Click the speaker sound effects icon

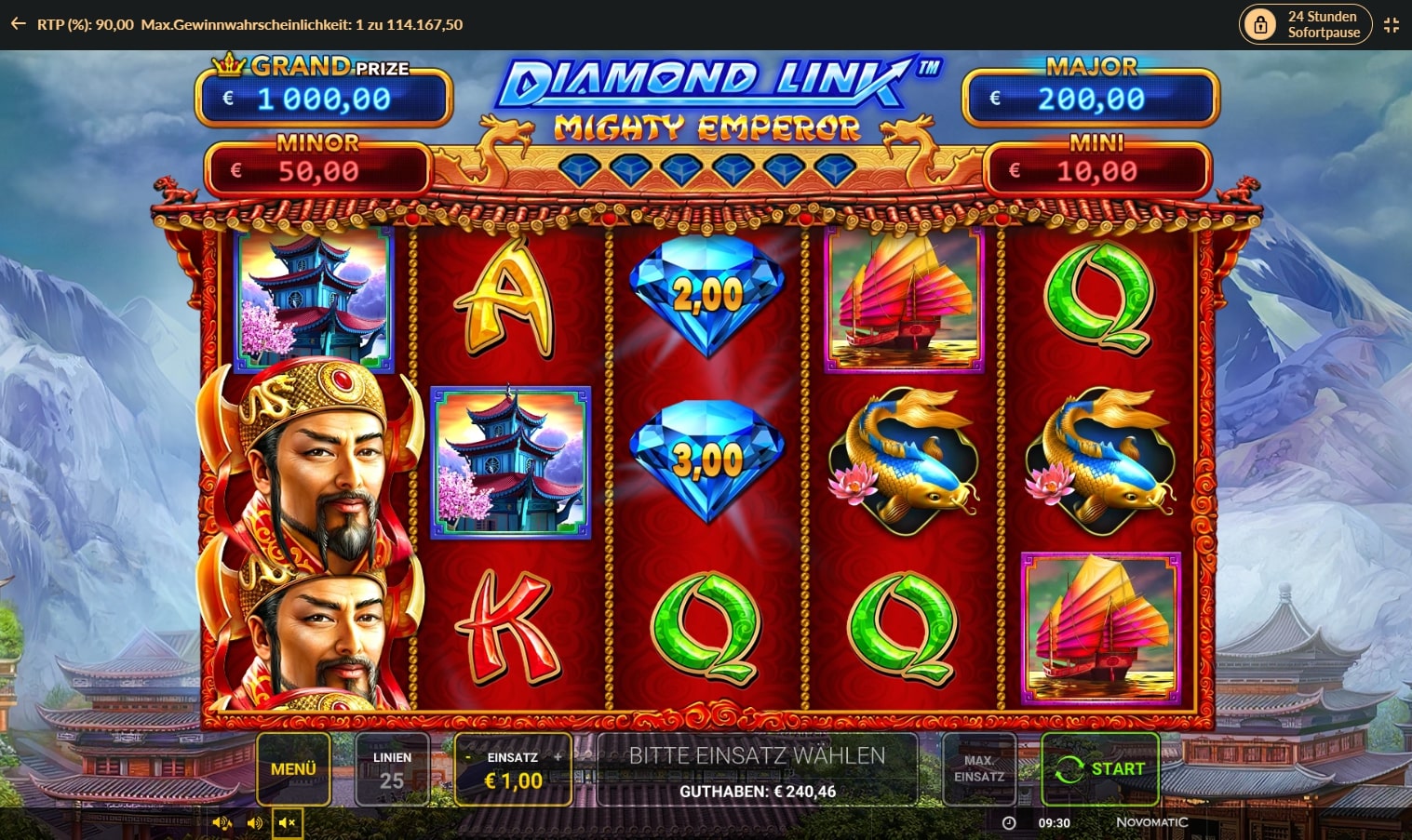tap(254, 822)
